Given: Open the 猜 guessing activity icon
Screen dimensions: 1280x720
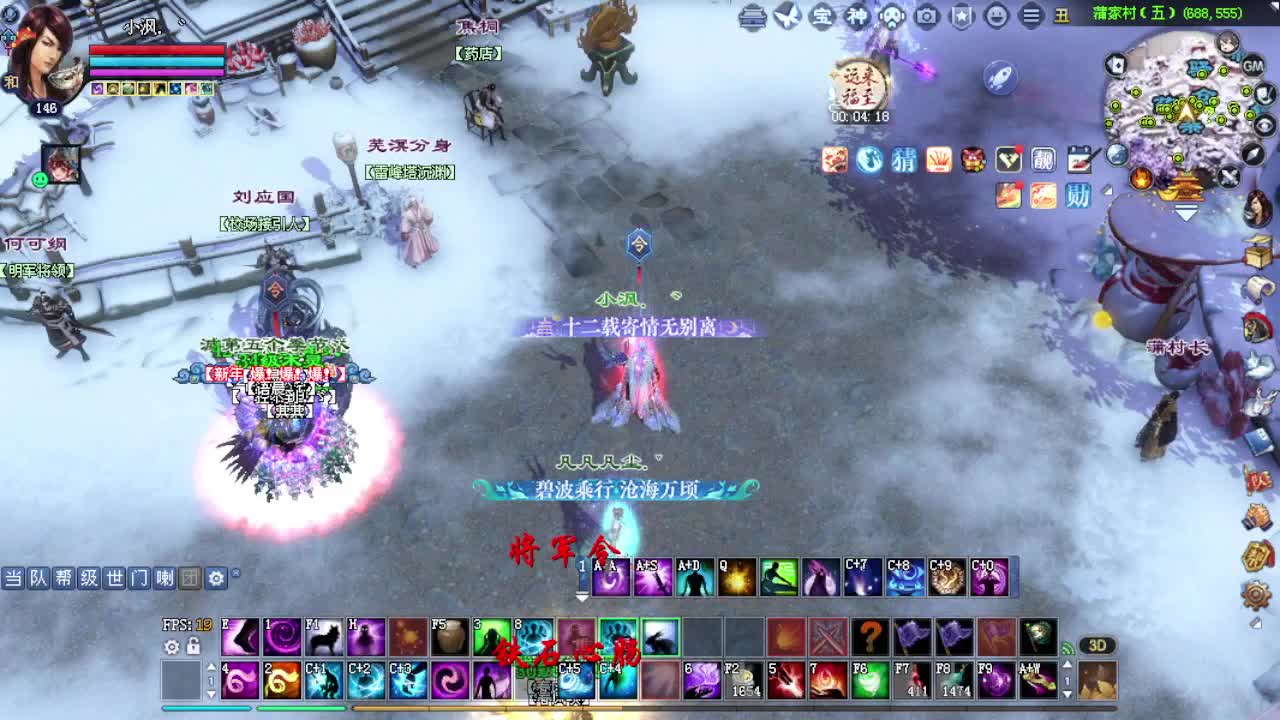Looking at the screenshot, I should 903,162.
